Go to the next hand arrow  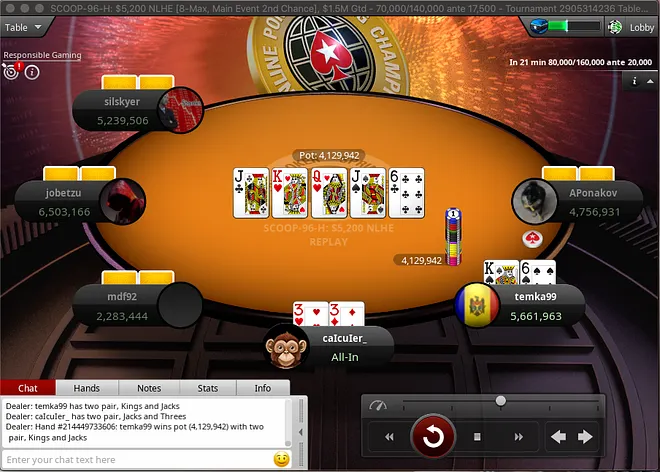(x=585, y=437)
